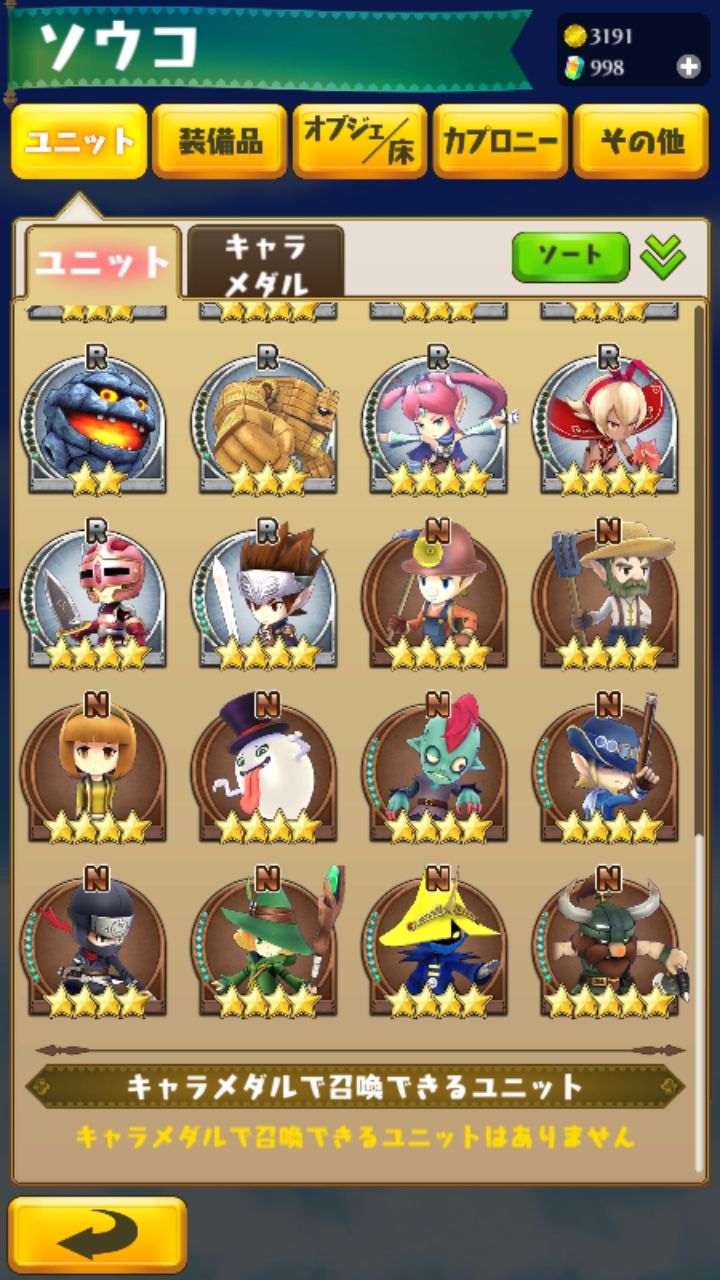This screenshot has width=720, height=1280.
Task: Switch to the キャラメダル sub-tab
Action: (265, 263)
